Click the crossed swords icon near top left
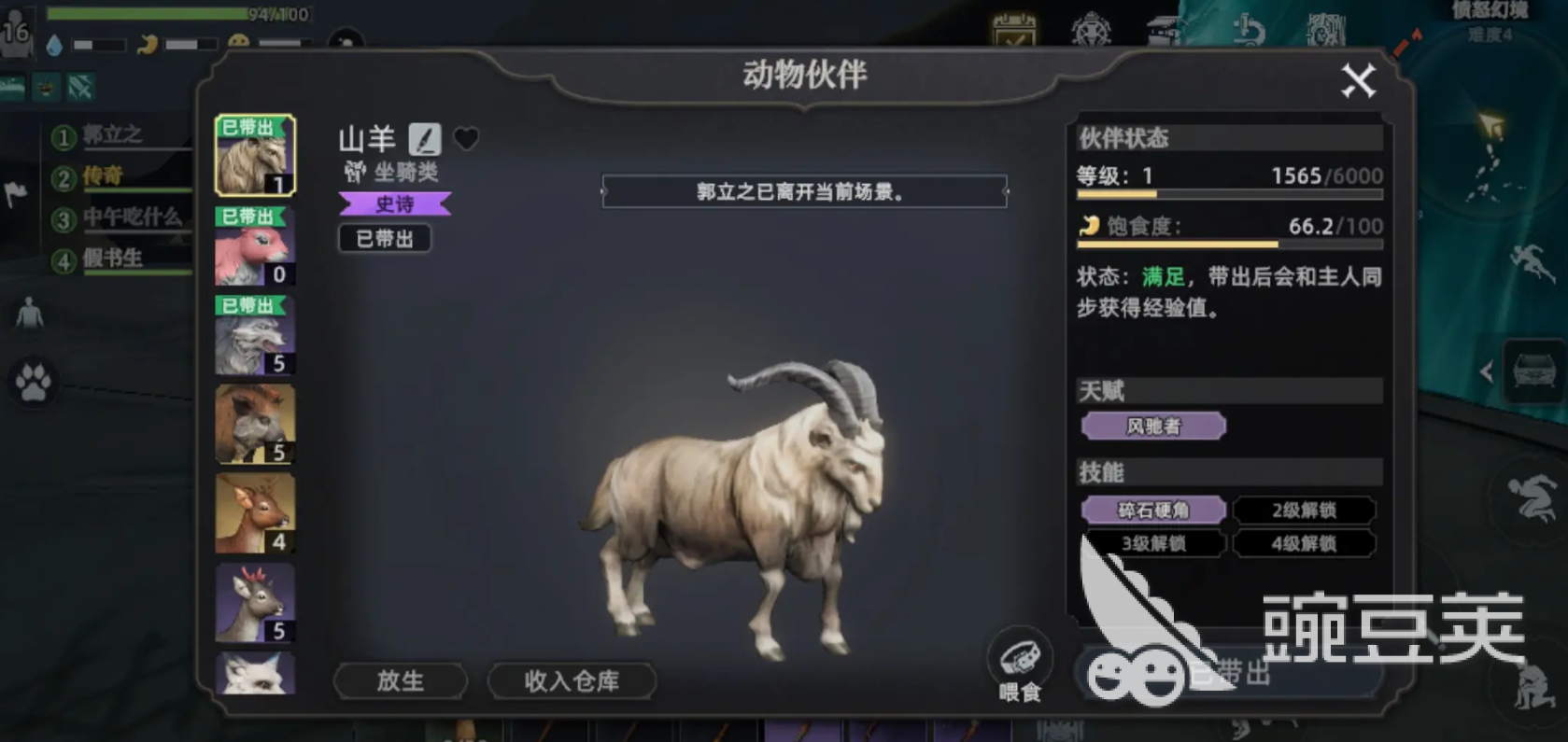The image size is (1568, 742). click(81, 87)
